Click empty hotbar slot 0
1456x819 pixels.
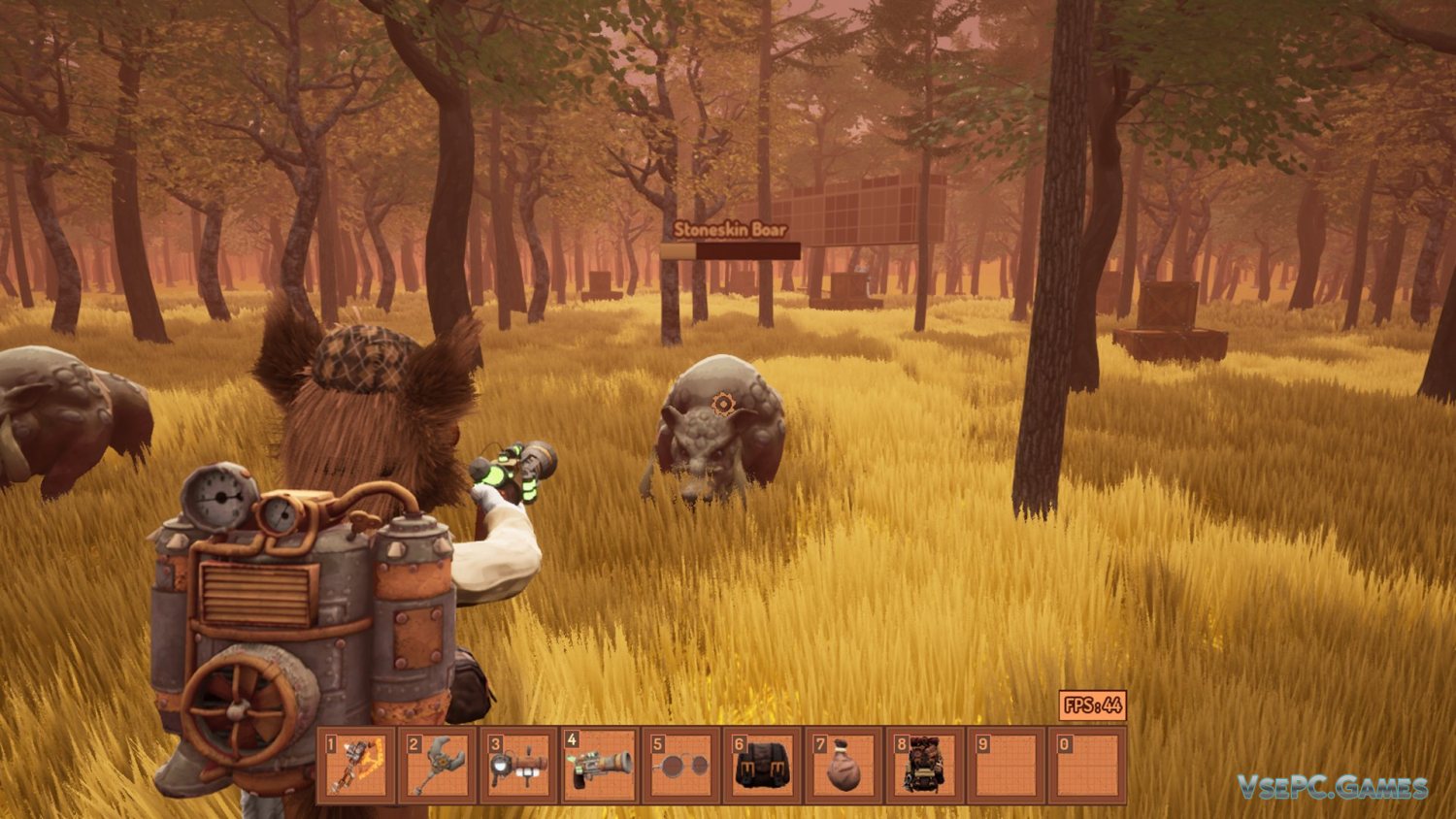point(1087,765)
